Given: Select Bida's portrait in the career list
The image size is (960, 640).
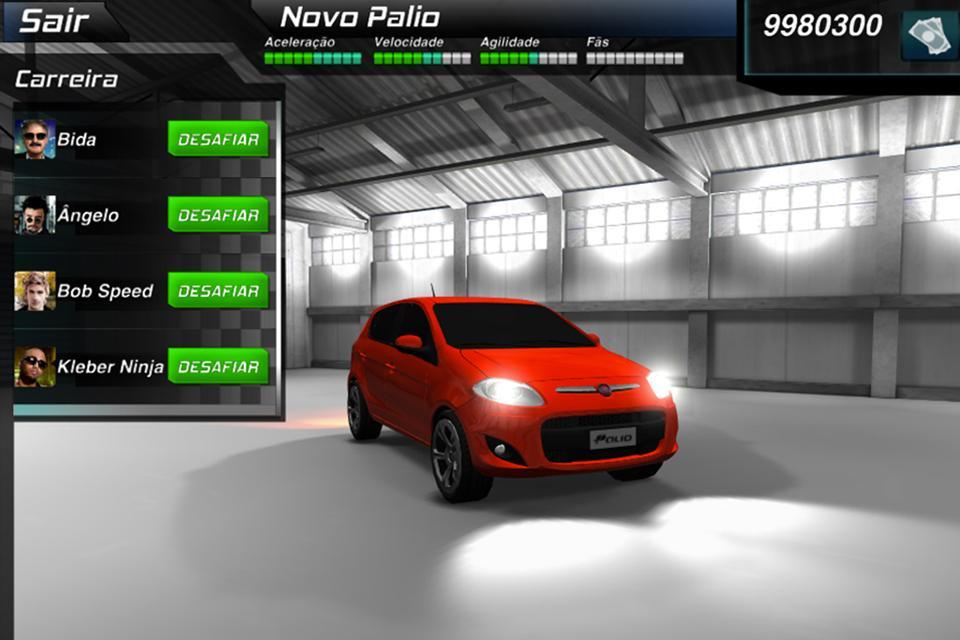Looking at the screenshot, I should coord(35,139).
